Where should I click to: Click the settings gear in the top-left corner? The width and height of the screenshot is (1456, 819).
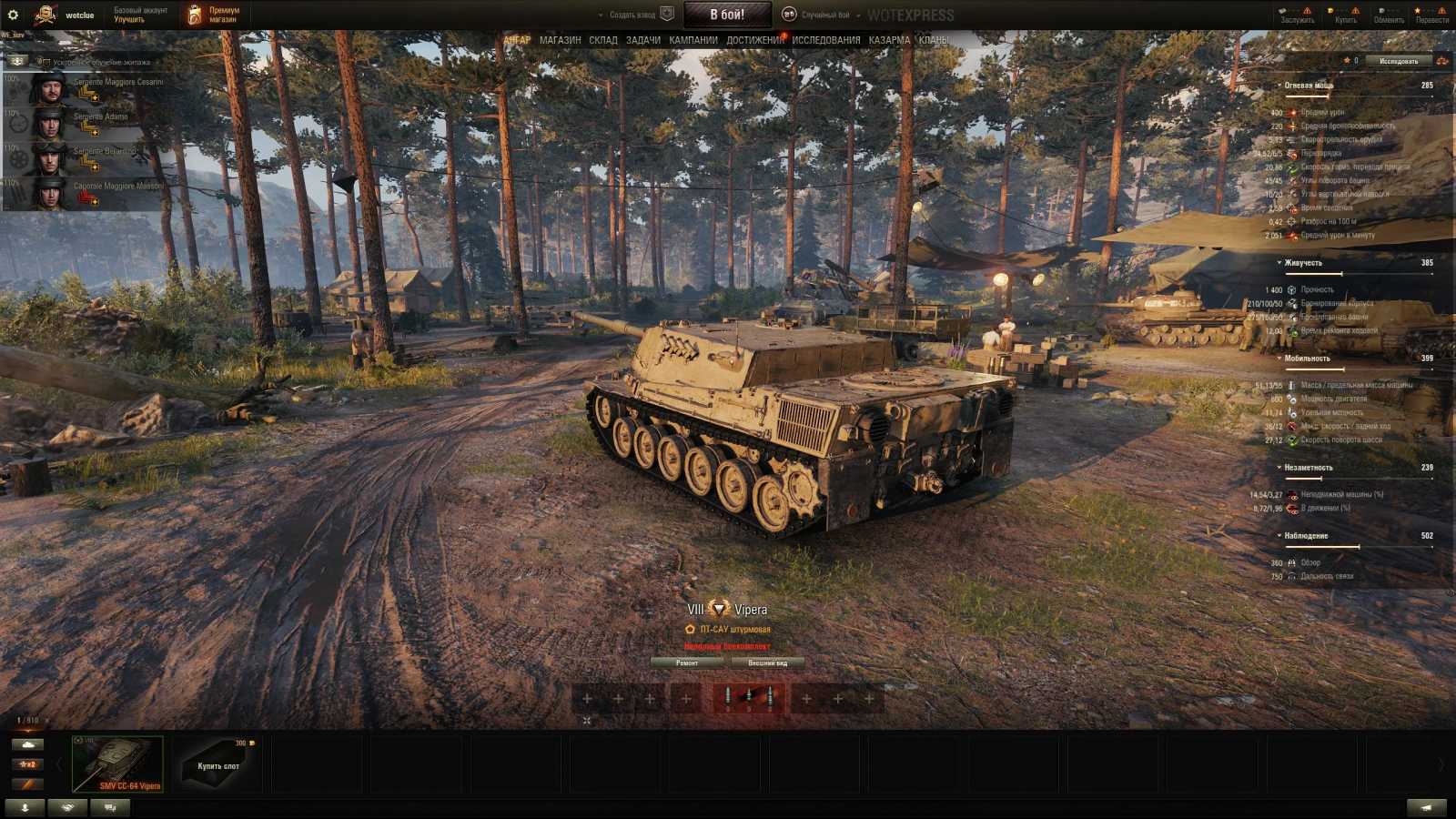13,13
